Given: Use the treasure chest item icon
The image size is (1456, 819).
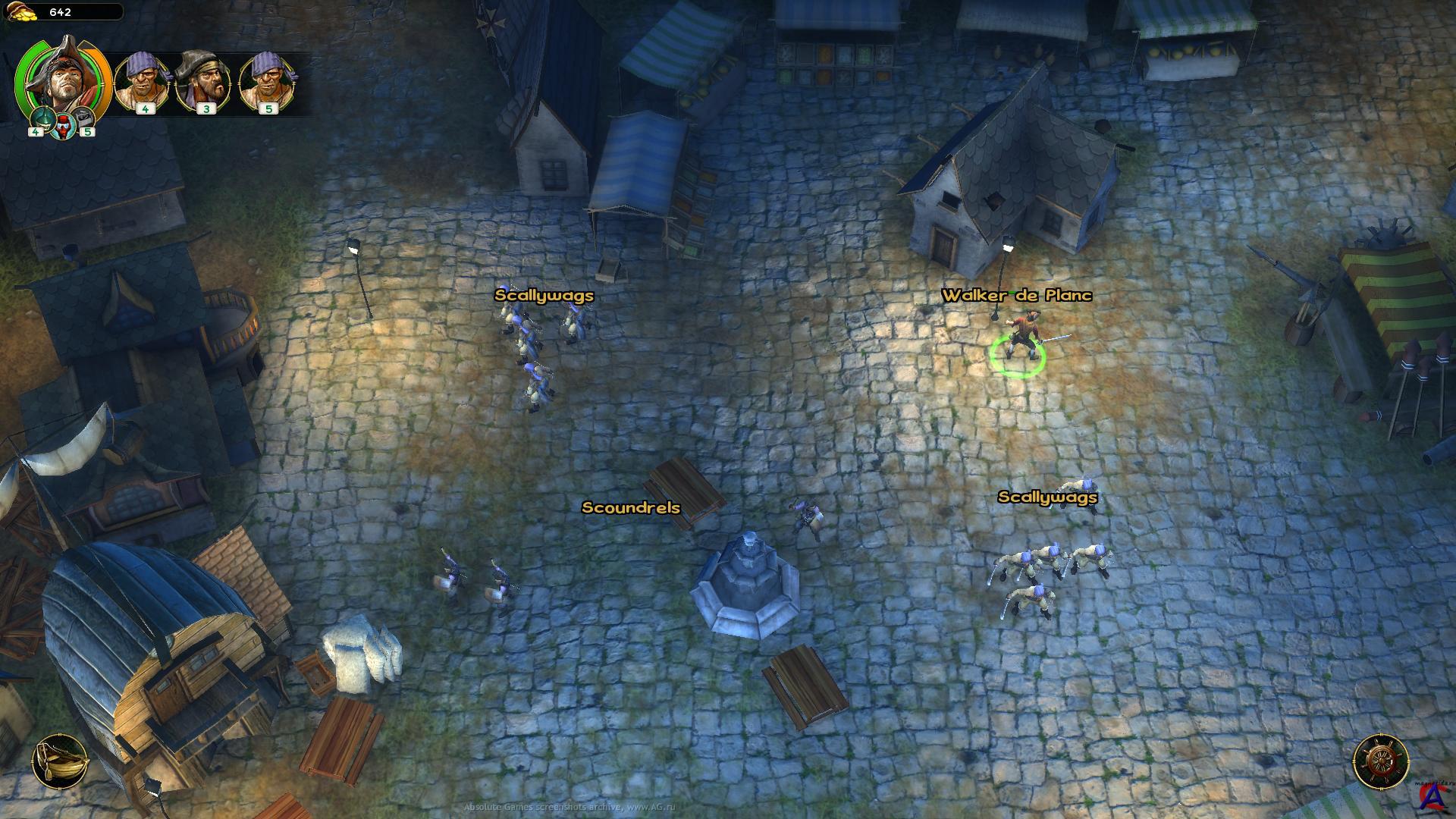Looking at the screenshot, I should pyautogui.click(x=83, y=119).
